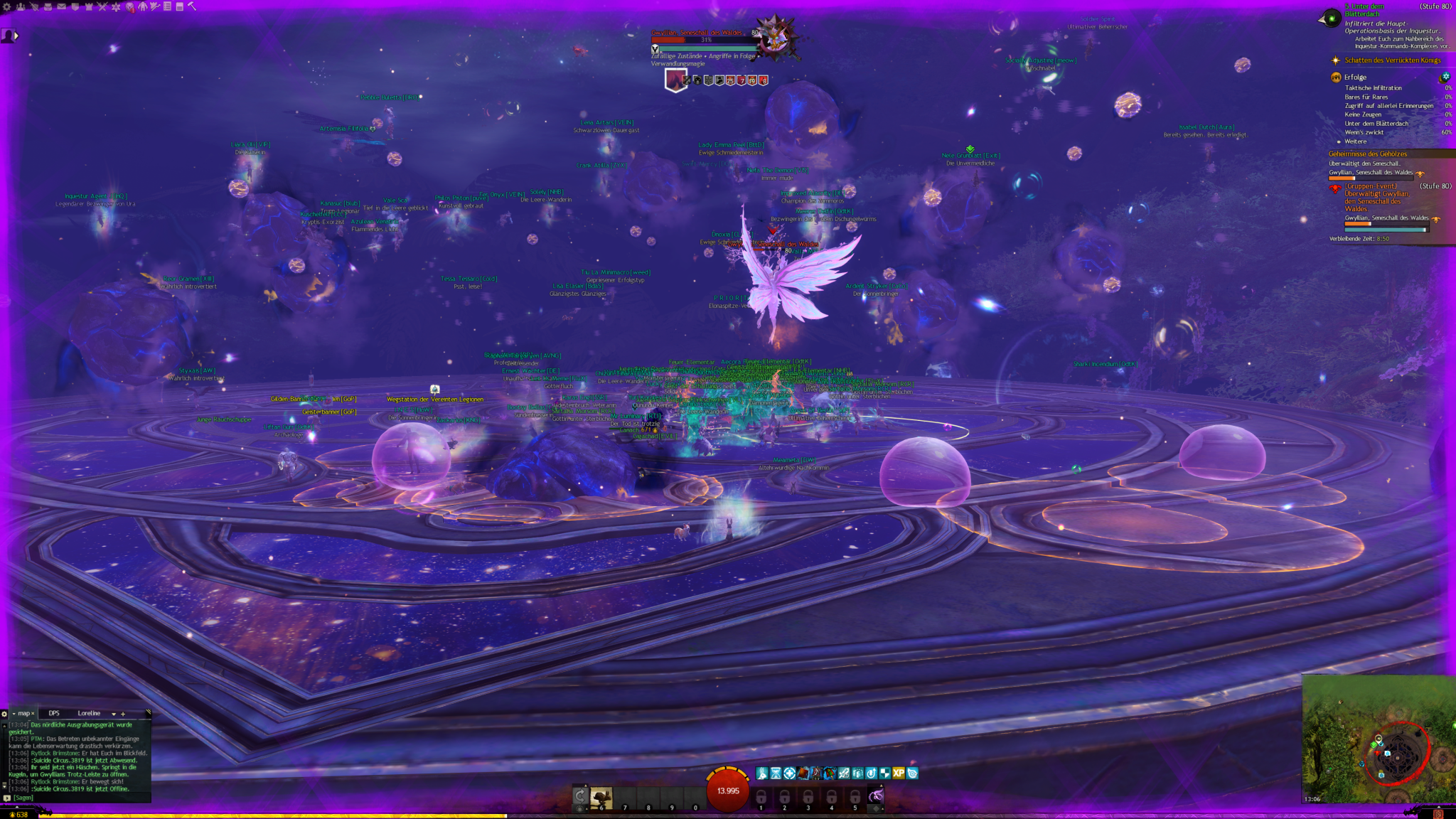Close the map chat tab
1456x819 pixels.
click(x=33, y=713)
